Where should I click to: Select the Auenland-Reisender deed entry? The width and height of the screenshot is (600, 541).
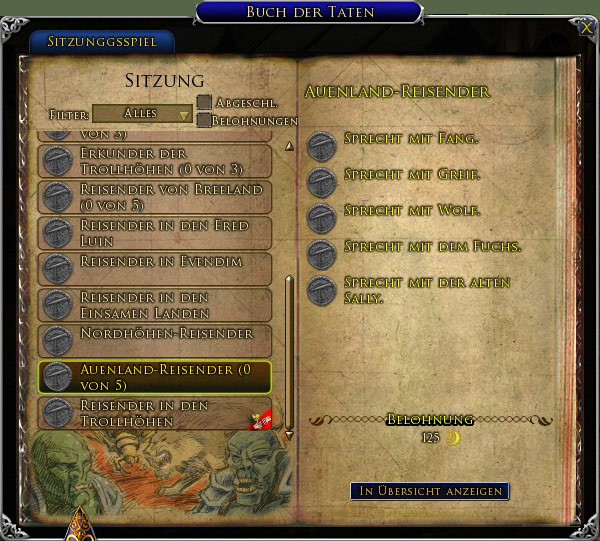click(x=155, y=376)
